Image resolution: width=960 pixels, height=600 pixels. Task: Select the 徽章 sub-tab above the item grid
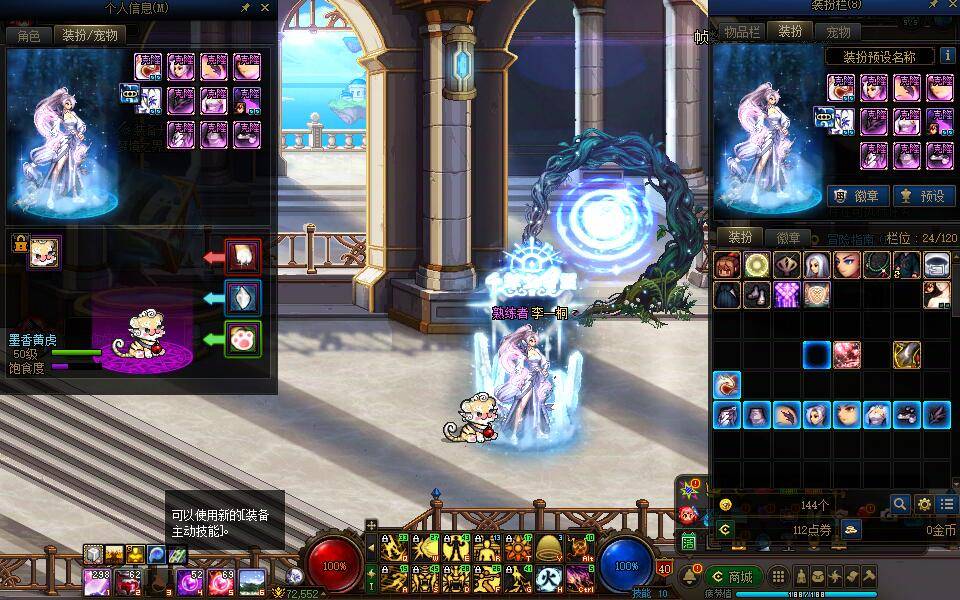point(787,238)
